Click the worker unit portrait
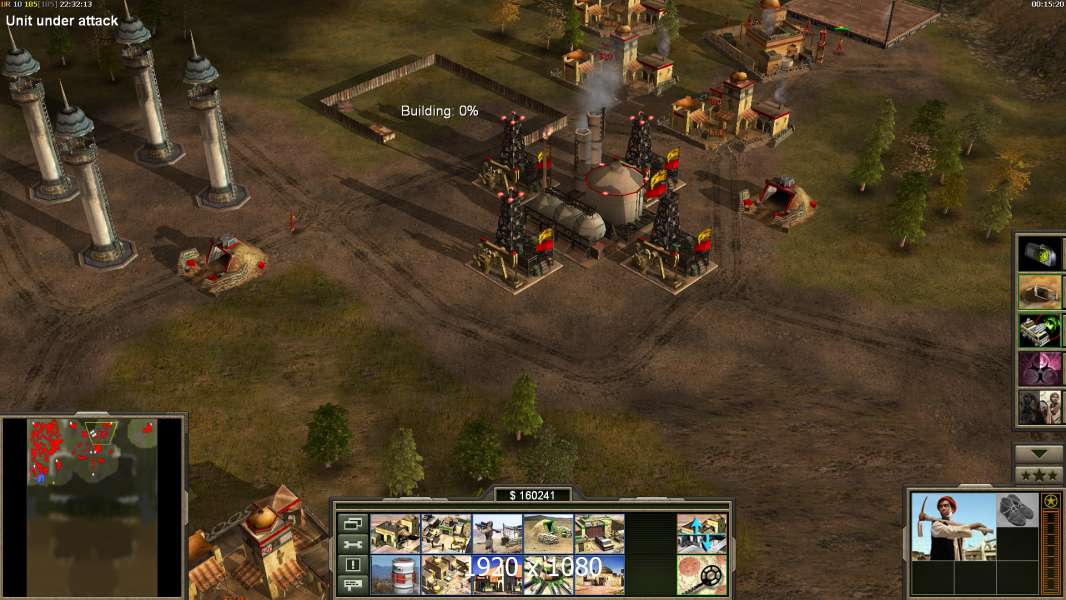 click(x=954, y=527)
